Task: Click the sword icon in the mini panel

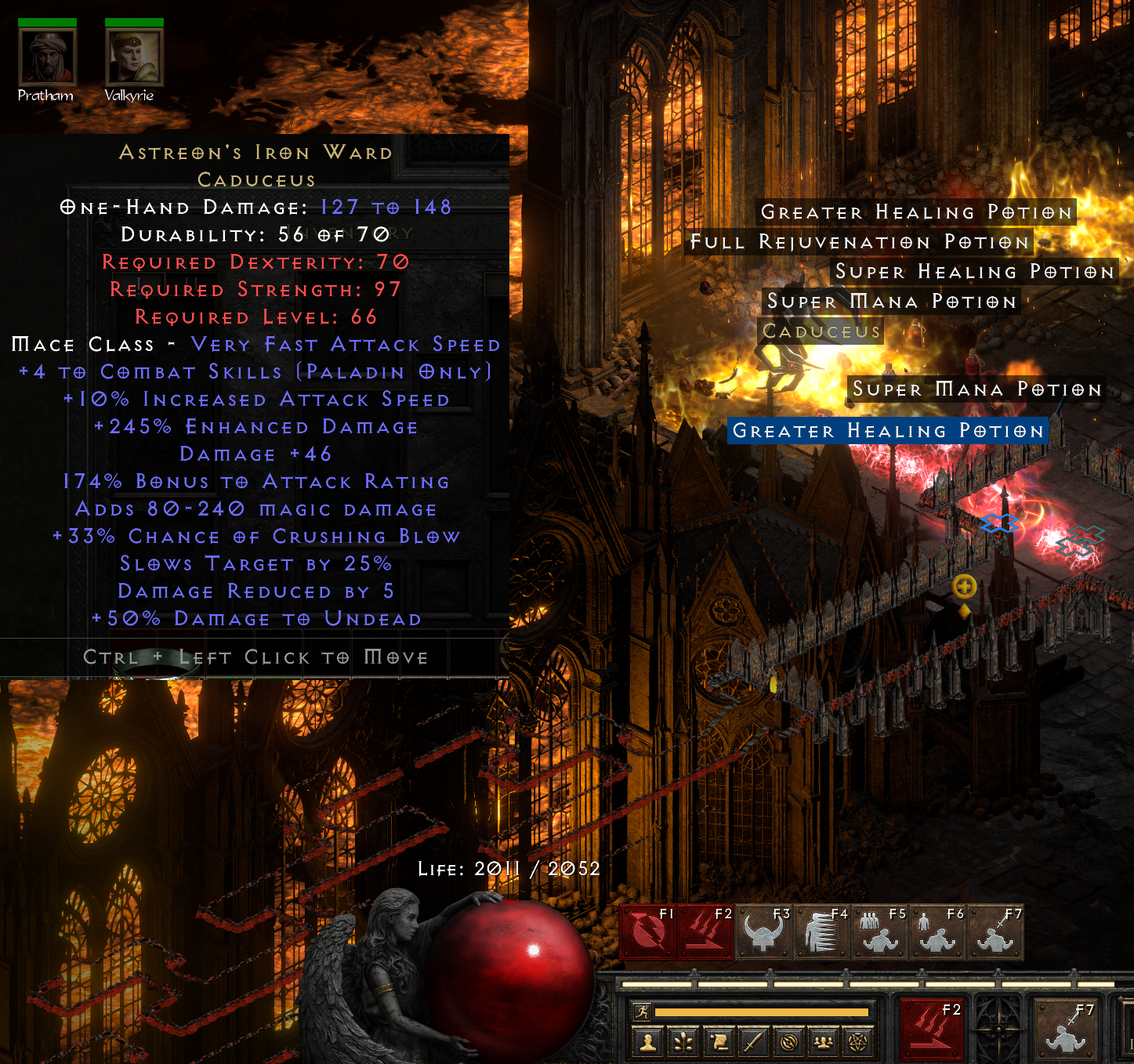Action: [753, 1042]
